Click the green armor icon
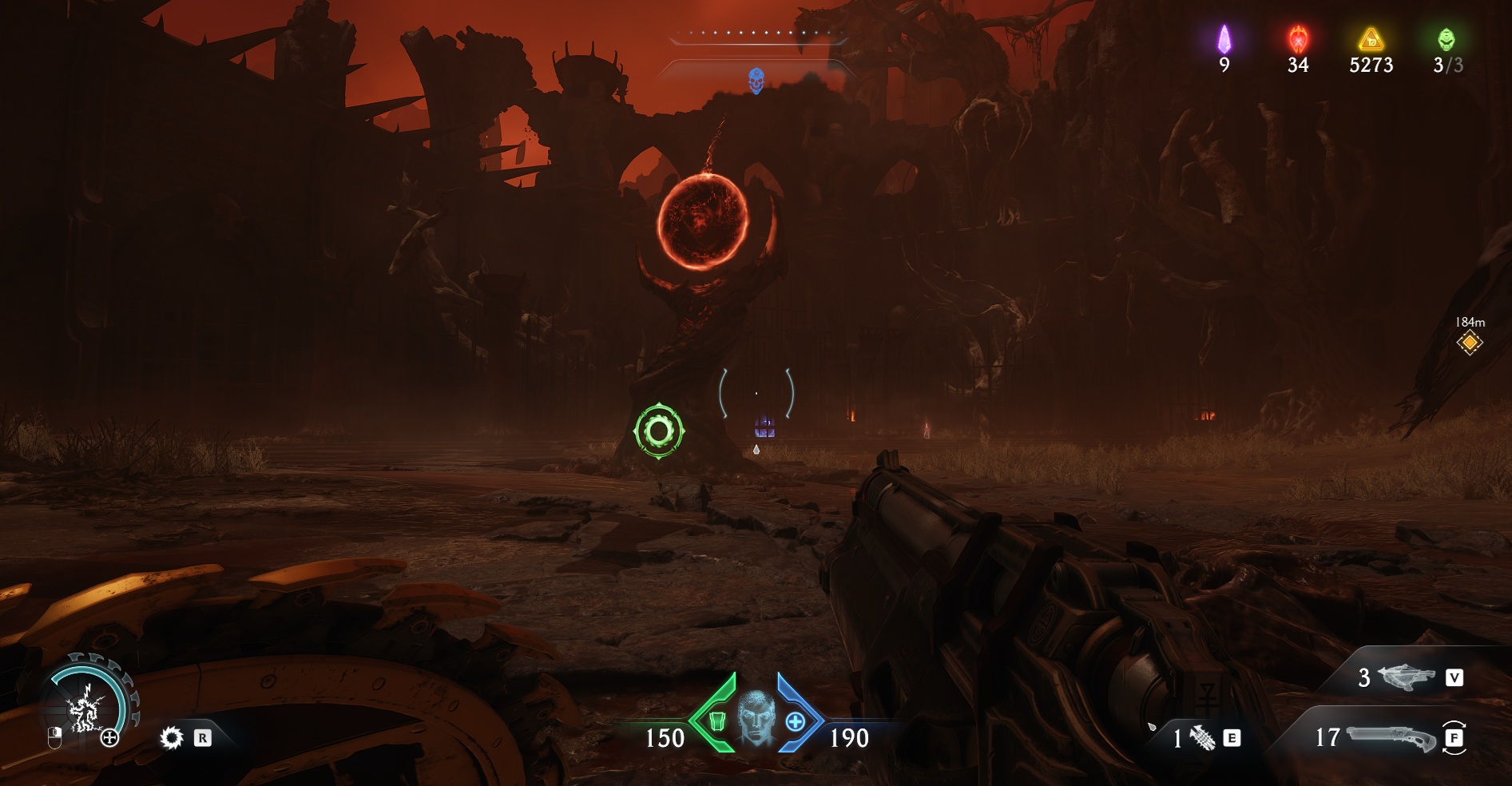The width and height of the screenshot is (1512, 786). coord(716,721)
